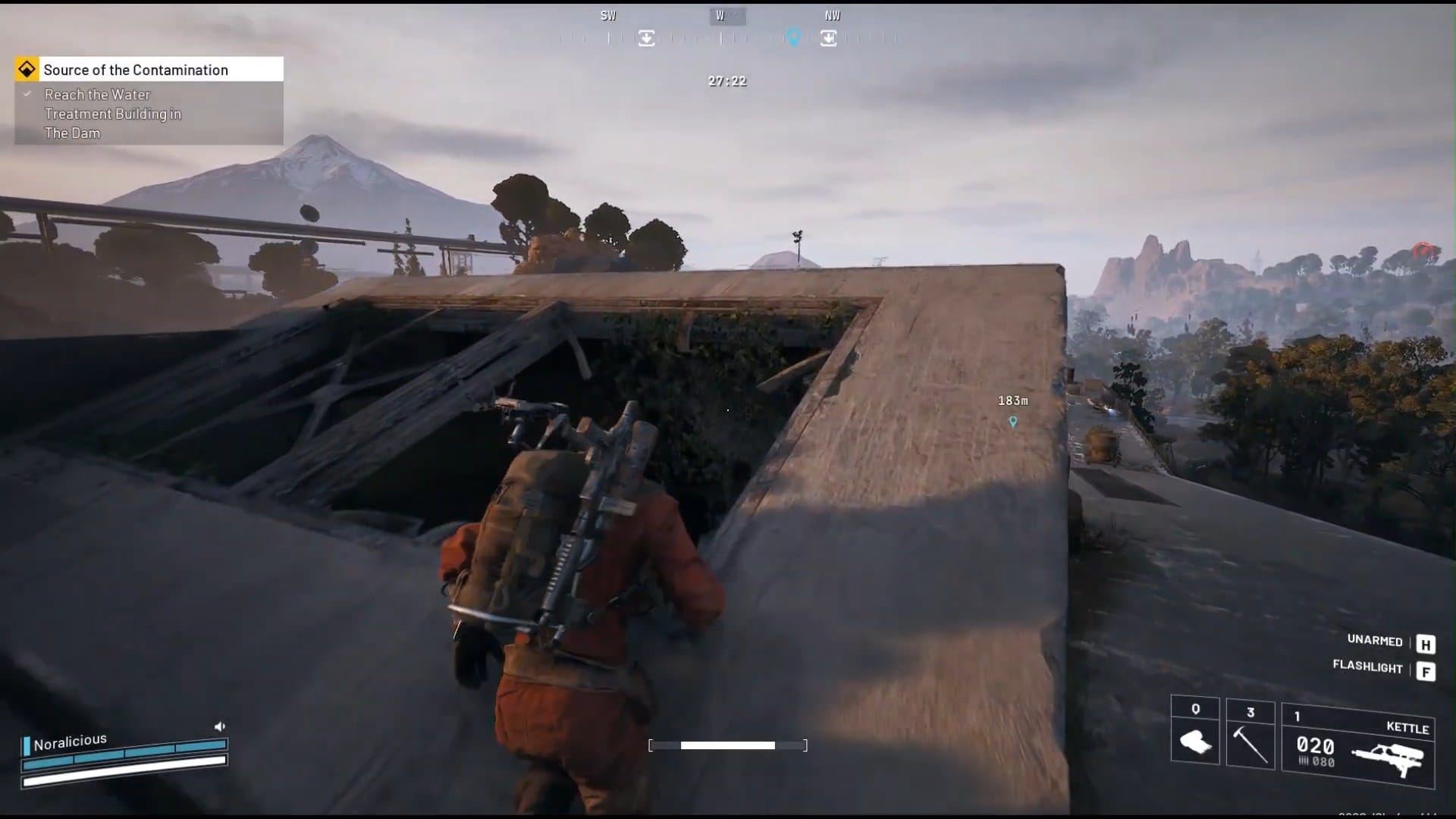Click the checkmark beside the Reach the Water objective
This screenshot has width=1456, height=819.
point(27,94)
